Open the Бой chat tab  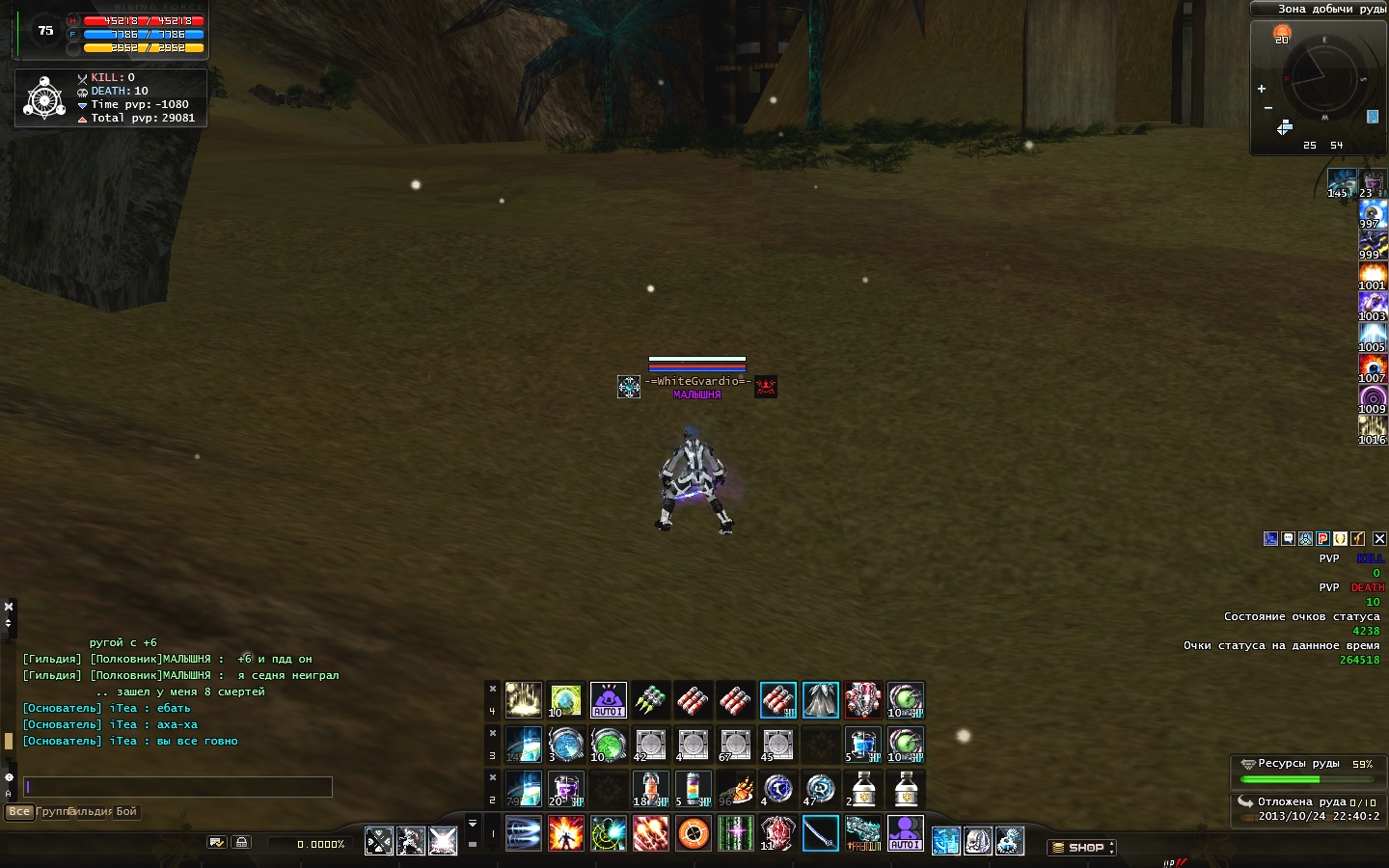pyautogui.click(x=126, y=812)
